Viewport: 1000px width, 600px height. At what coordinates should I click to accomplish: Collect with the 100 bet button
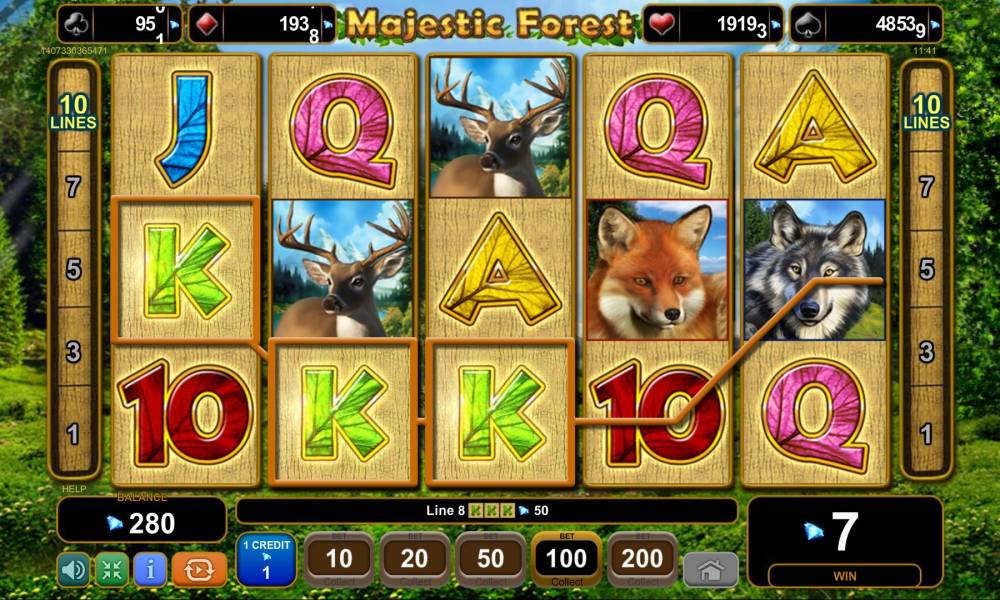567,560
